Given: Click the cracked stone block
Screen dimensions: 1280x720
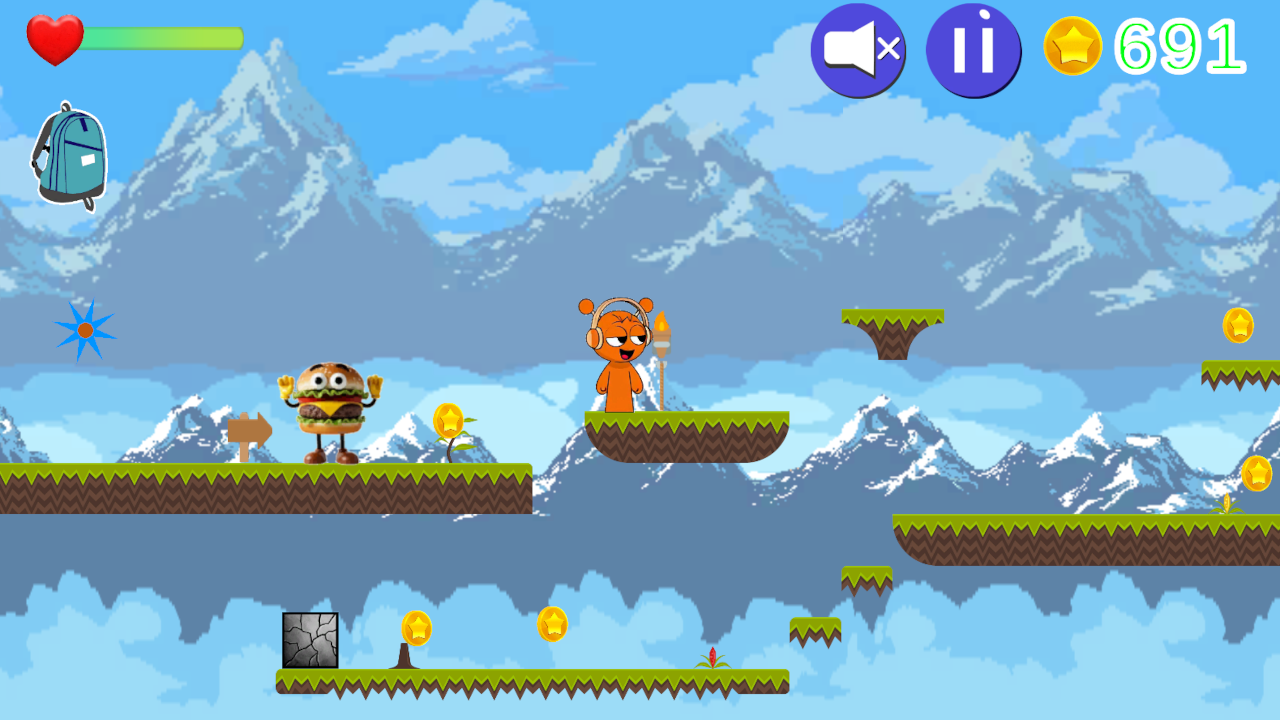Looking at the screenshot, I should tap(308, 640).
